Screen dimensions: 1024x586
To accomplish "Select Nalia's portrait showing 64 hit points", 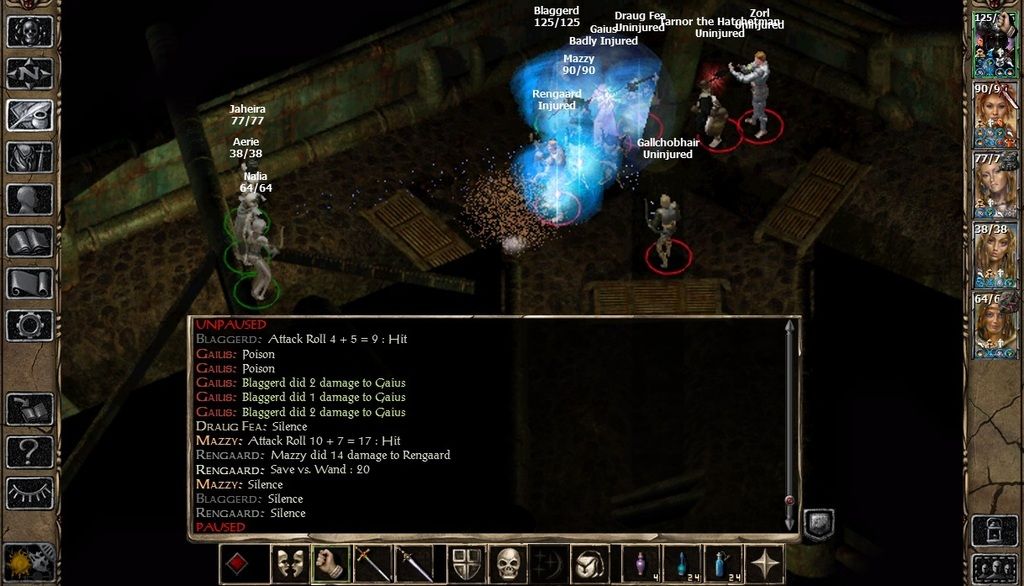I will click(994, 326).
